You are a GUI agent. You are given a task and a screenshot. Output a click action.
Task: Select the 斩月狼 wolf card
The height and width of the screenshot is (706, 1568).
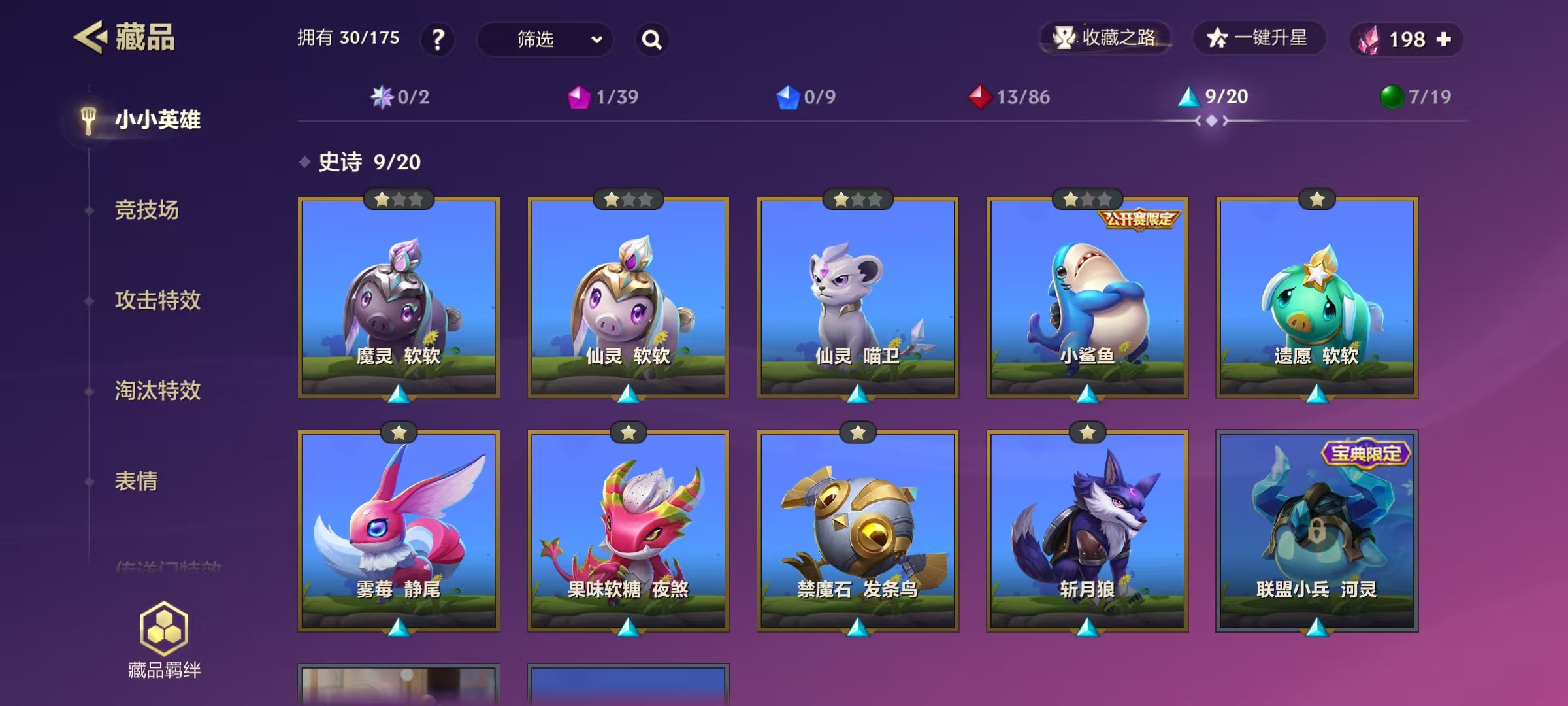point(1087,531)
